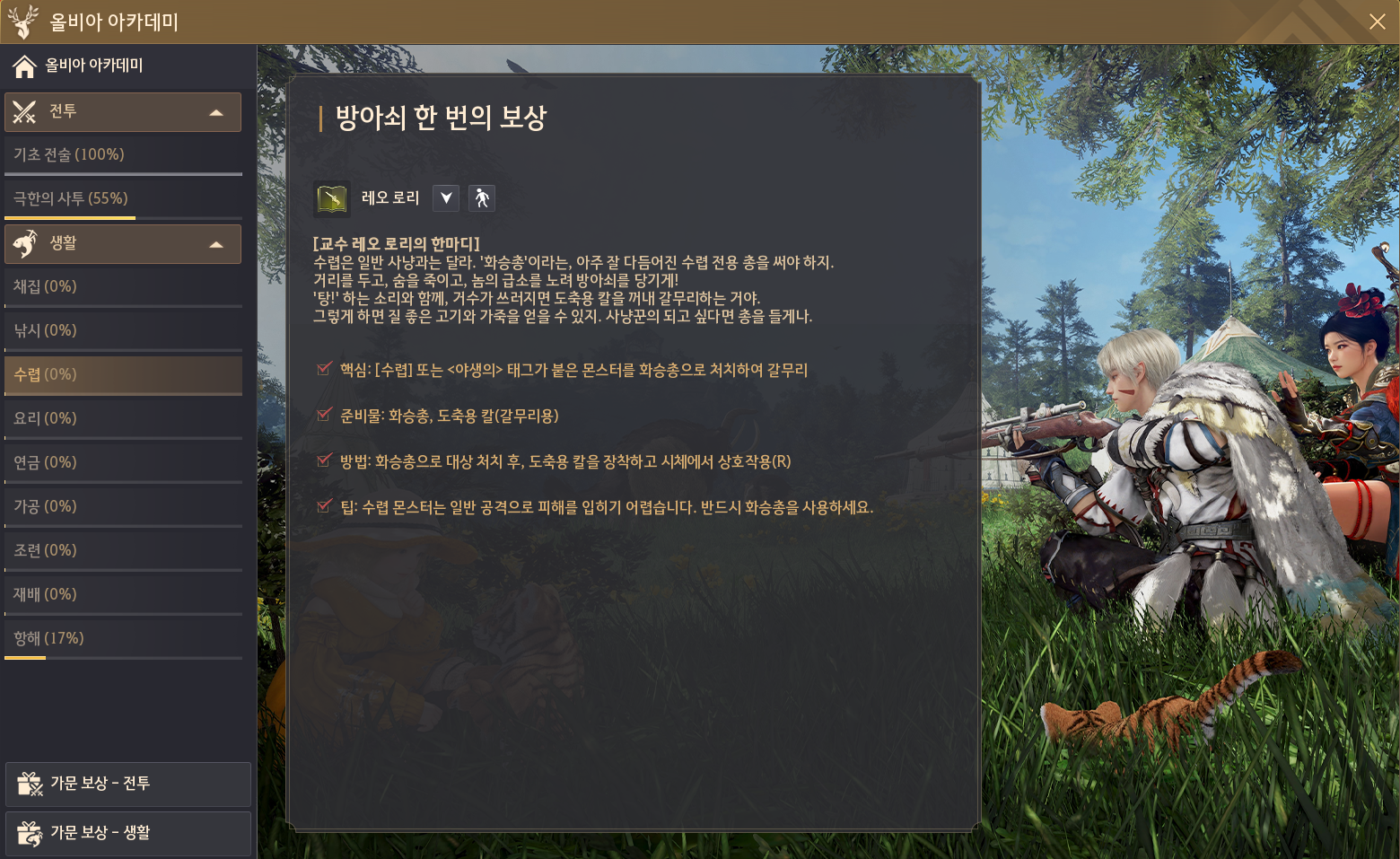Click the gift-with-fish icon on 가문 보상 - 생활
1400x859 pixels.
[x=31, y=833]
